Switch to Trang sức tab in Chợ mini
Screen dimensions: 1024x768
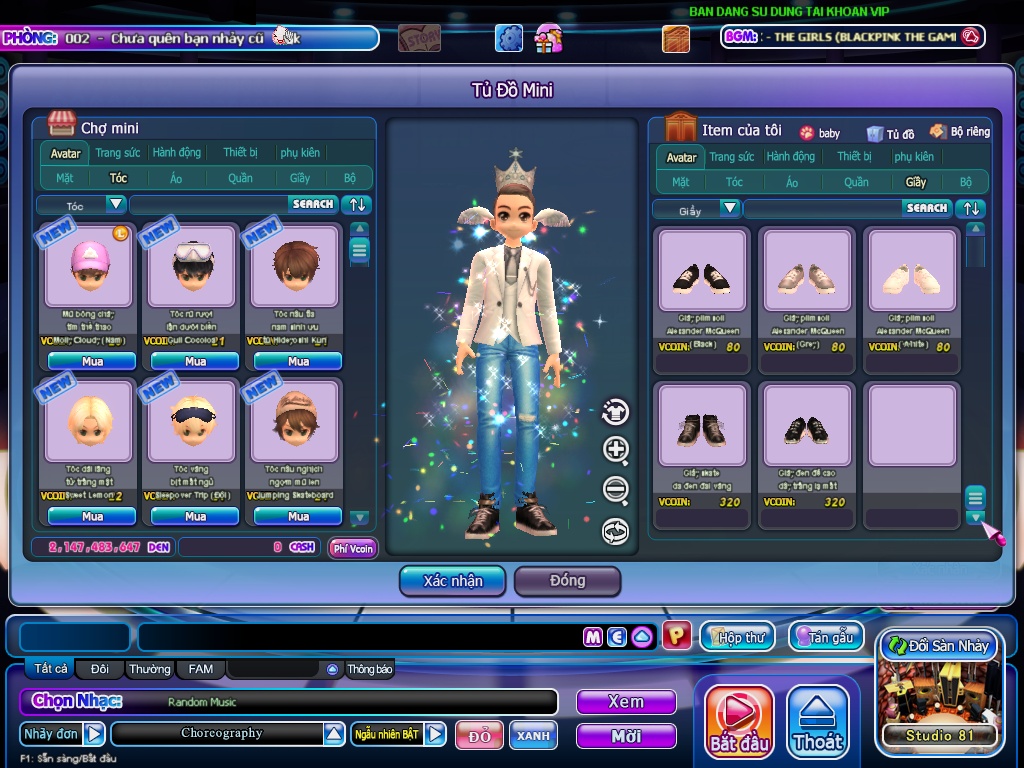(117, 153)
